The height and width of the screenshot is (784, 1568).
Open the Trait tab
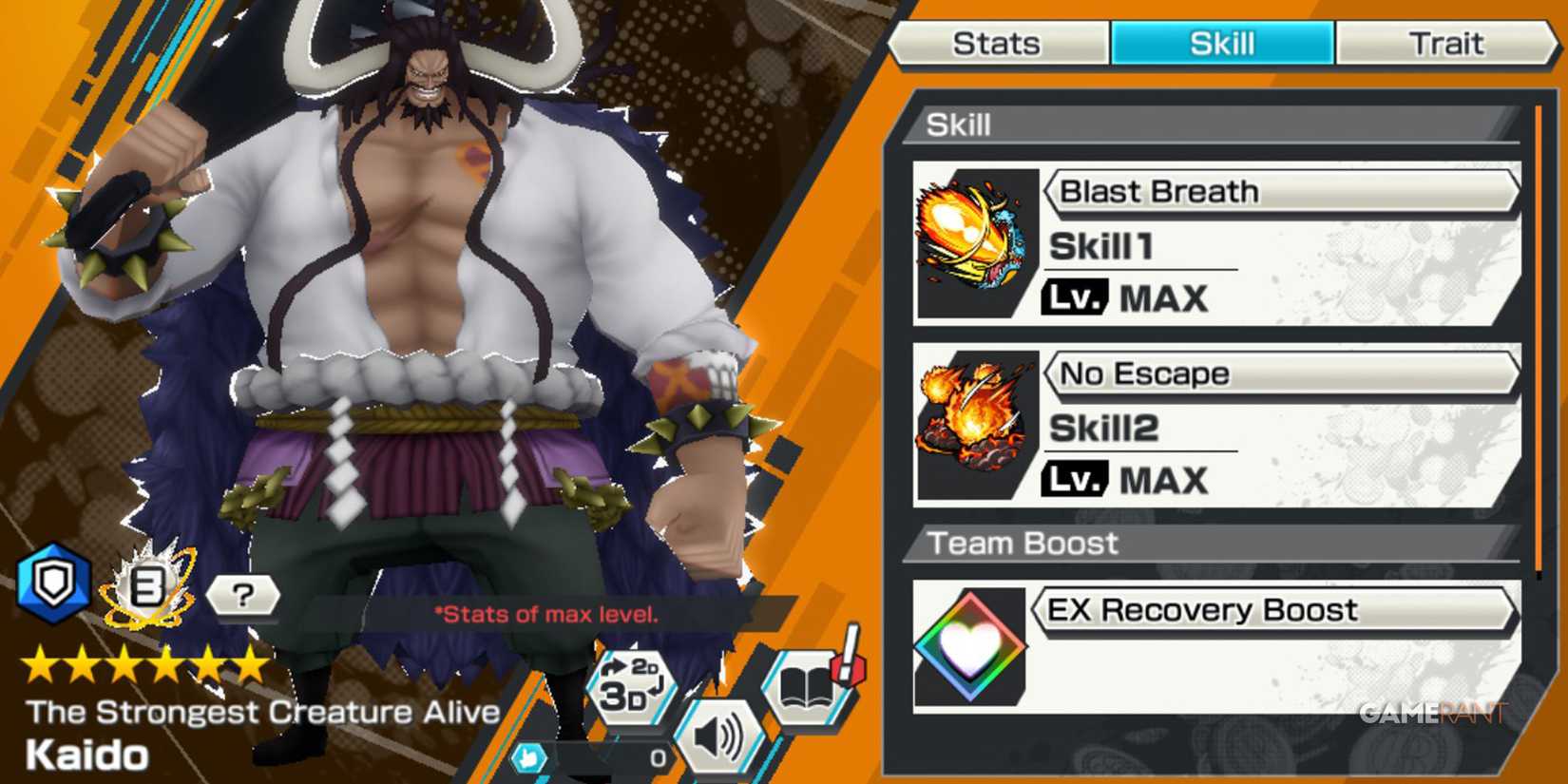[x=1446, y=42]
